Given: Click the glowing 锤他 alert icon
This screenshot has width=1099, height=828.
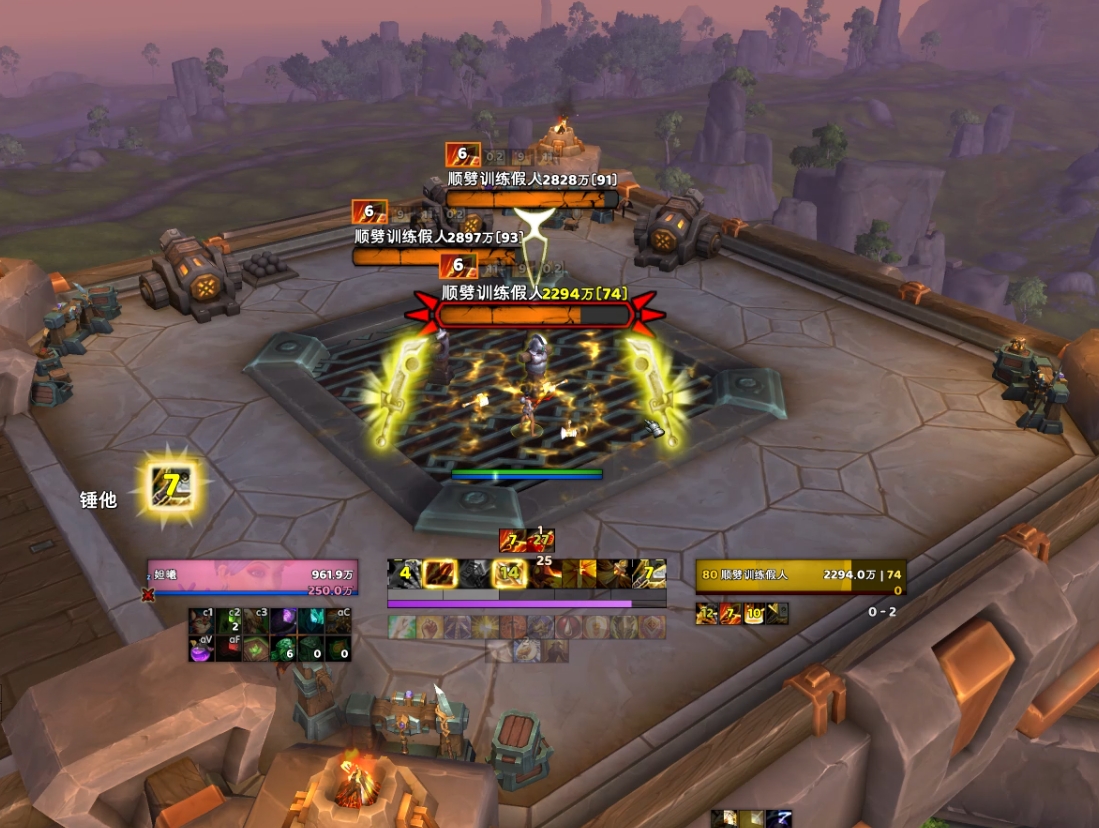Looking at the screenshot, I should point(171,487).
